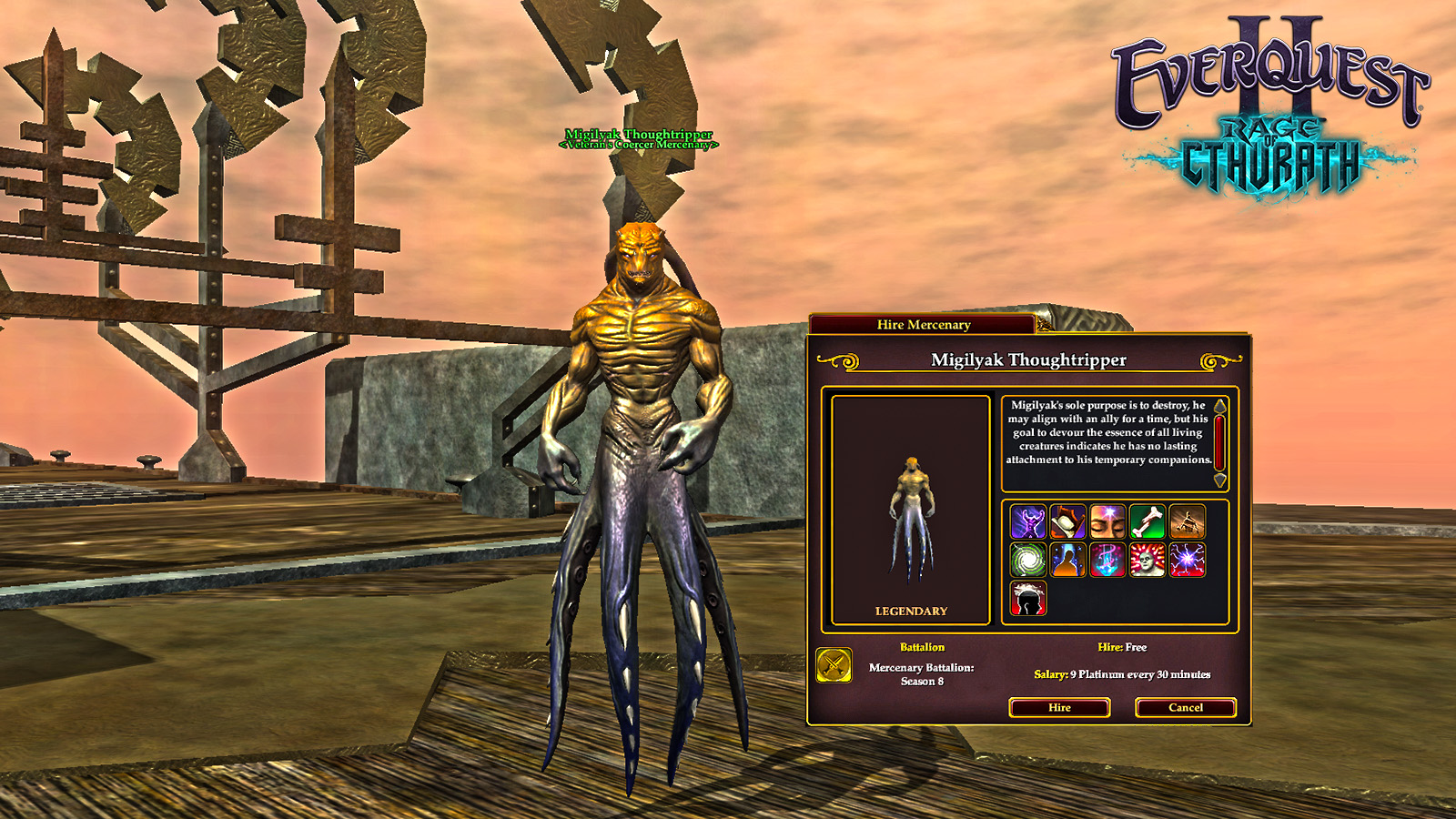Select the orange silhouette blue beam ability
The width and height of the screenshot is (1456, 819).
[1067, 561]
